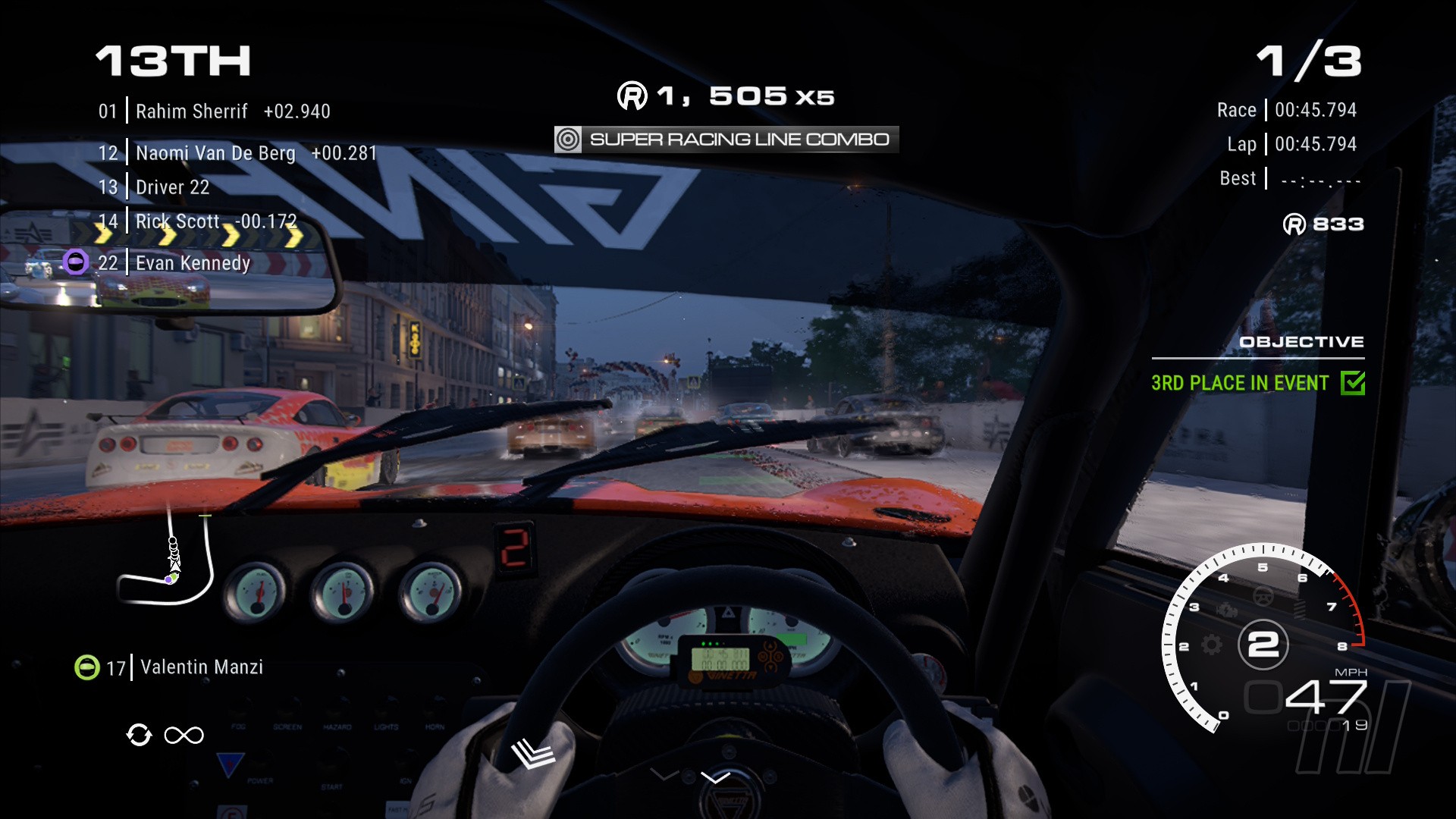
Task: Click the green teammate icon
Action: click(87, 667)
